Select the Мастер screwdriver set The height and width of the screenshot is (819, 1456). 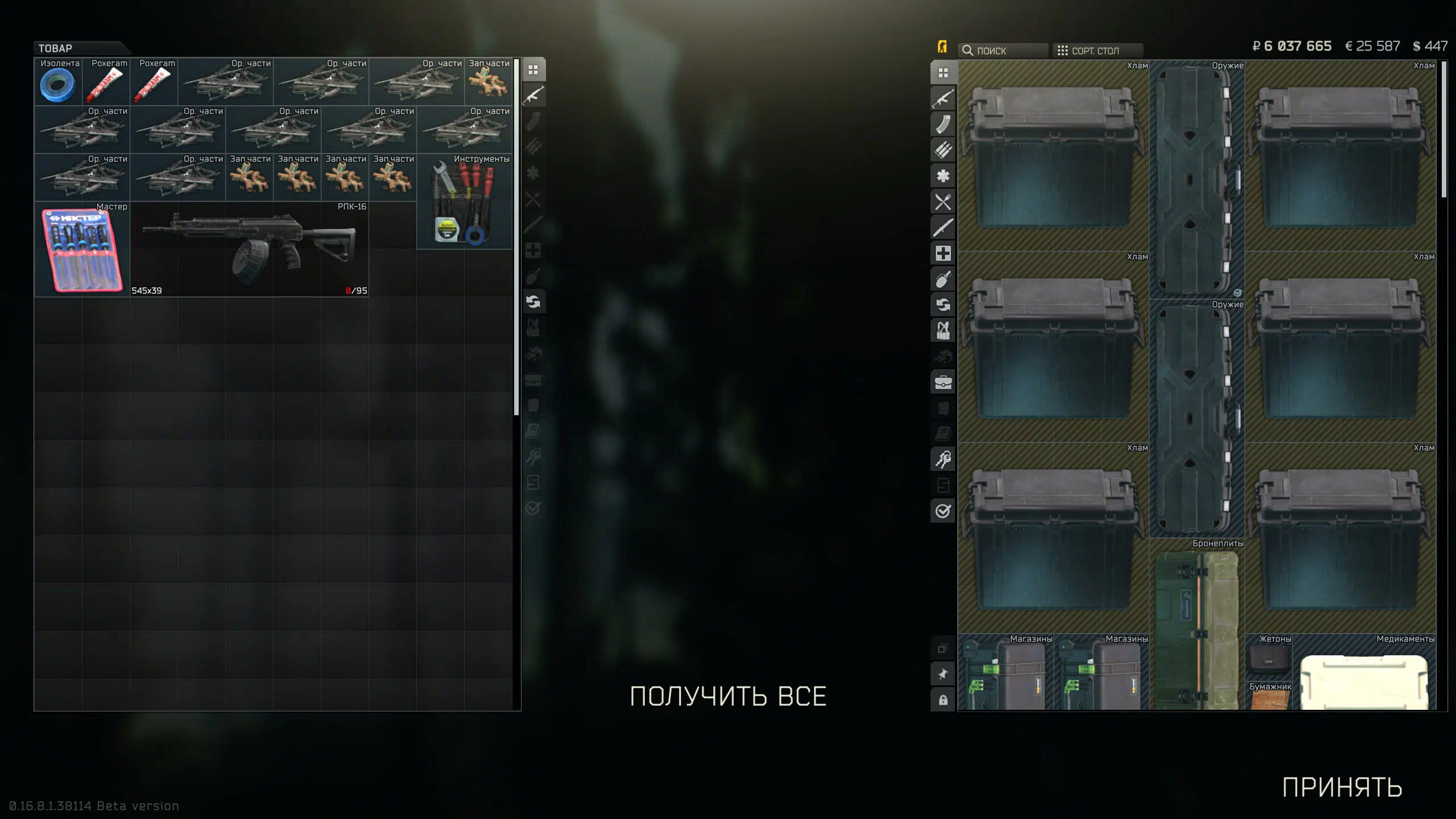82,250
